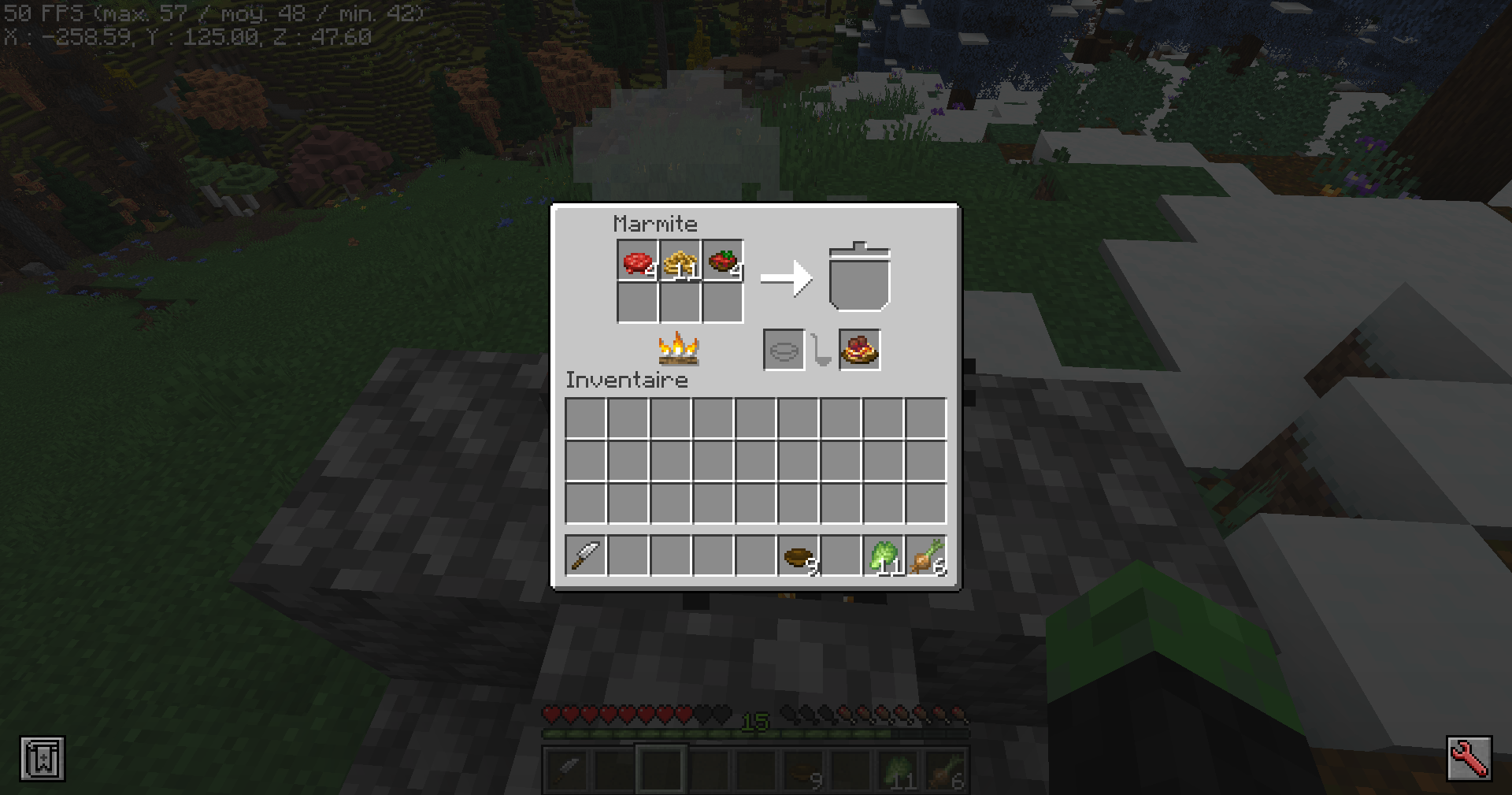Select the raw beef in the Marmite grid
The width and height of the screenshot is (1512, 795).
(637, 261)
